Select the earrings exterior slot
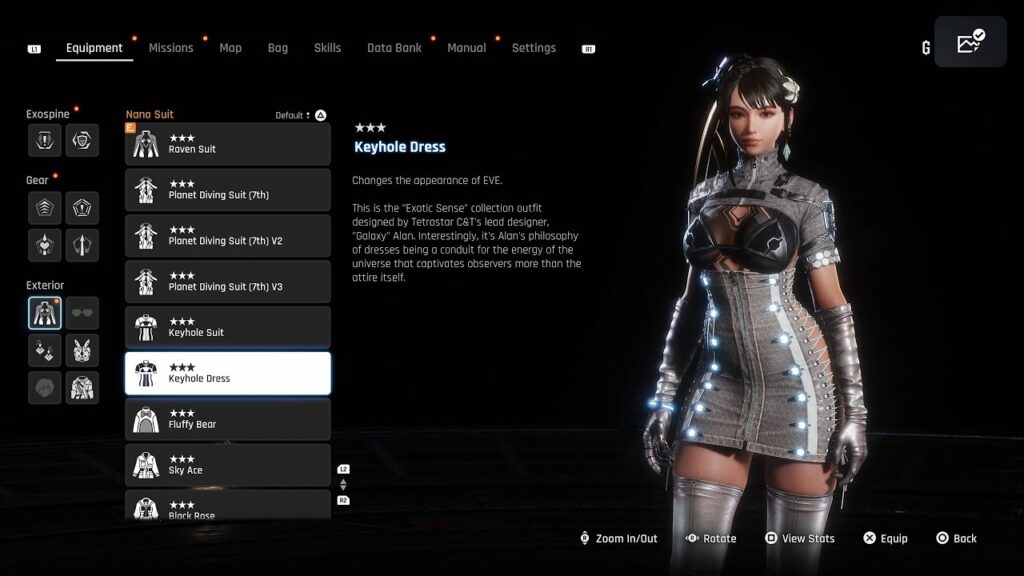1024x576 pixels. click(45, 349)
